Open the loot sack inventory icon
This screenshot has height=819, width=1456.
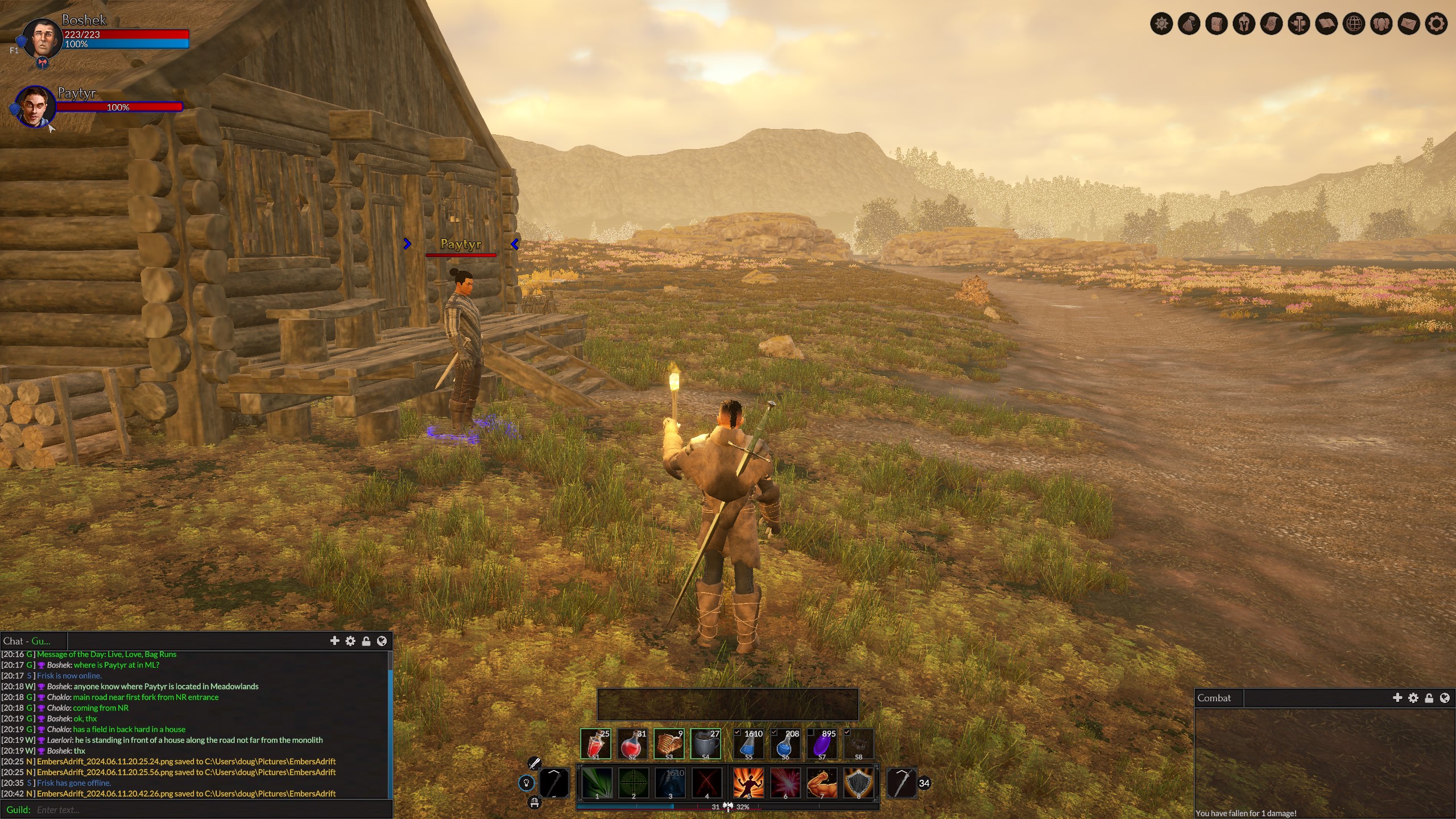(x=1189, y=24)
